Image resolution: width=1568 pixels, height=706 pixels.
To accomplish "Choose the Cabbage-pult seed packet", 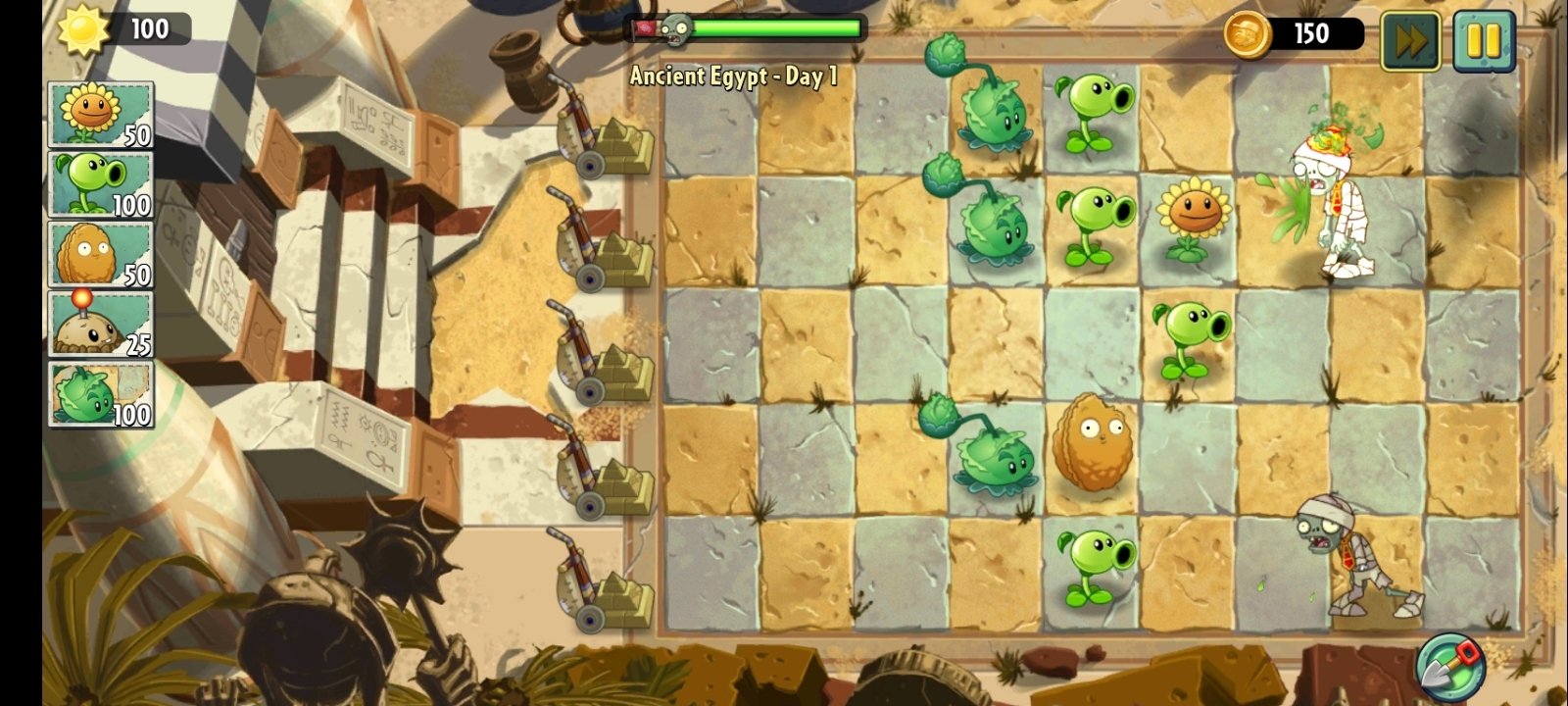I will pos(101,393).
